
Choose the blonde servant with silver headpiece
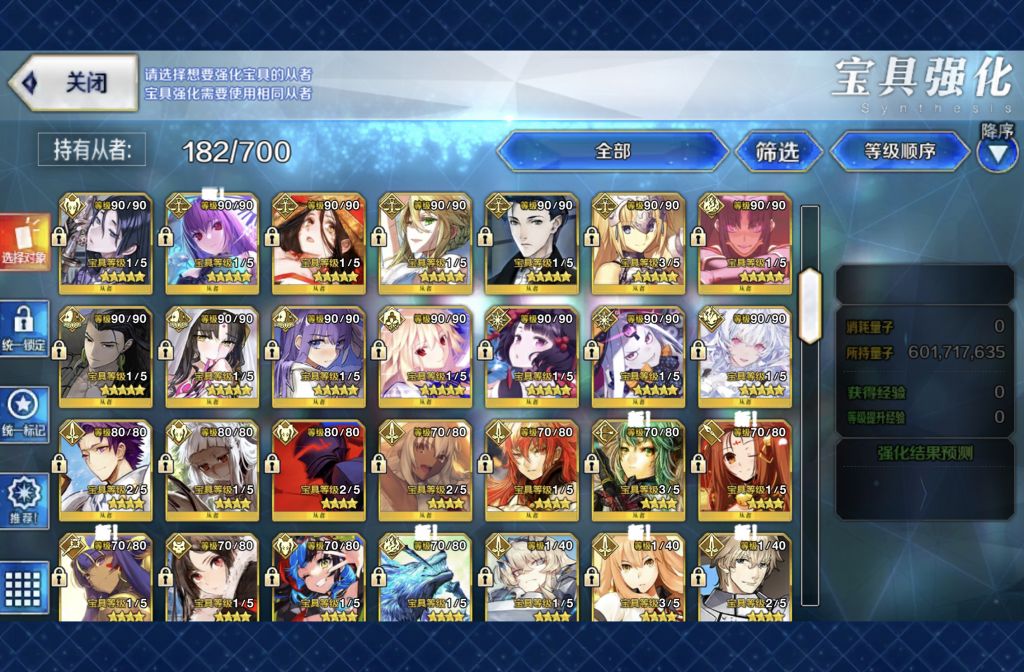tap(639, 238)
